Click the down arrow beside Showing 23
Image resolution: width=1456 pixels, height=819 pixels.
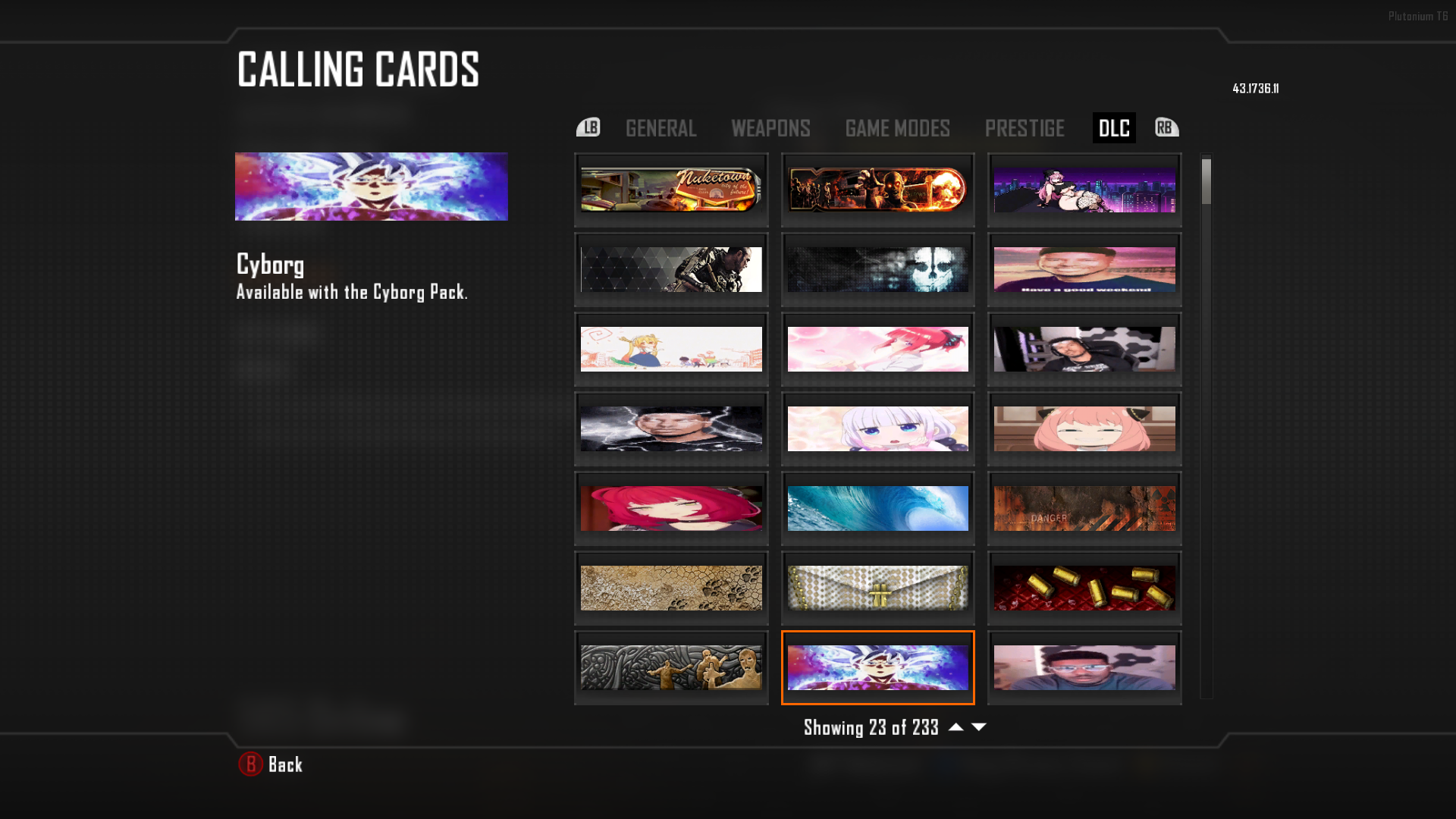pos(979,727)
